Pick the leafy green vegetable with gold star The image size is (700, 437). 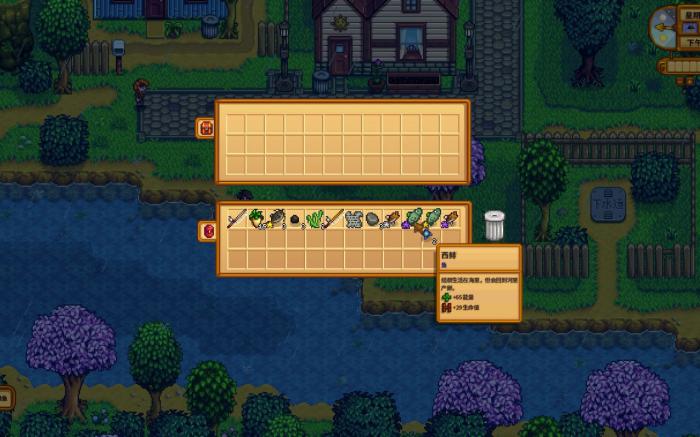(x=256, y=218)
